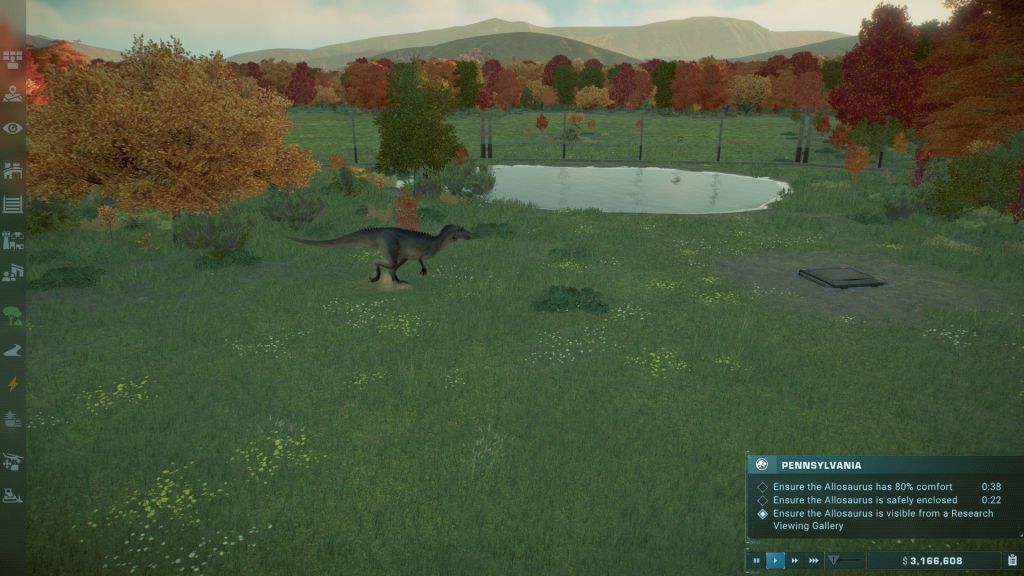Open the bulldozer demolish tool
This screenshot has height=576, width=1024.
[x=12, y=495]
